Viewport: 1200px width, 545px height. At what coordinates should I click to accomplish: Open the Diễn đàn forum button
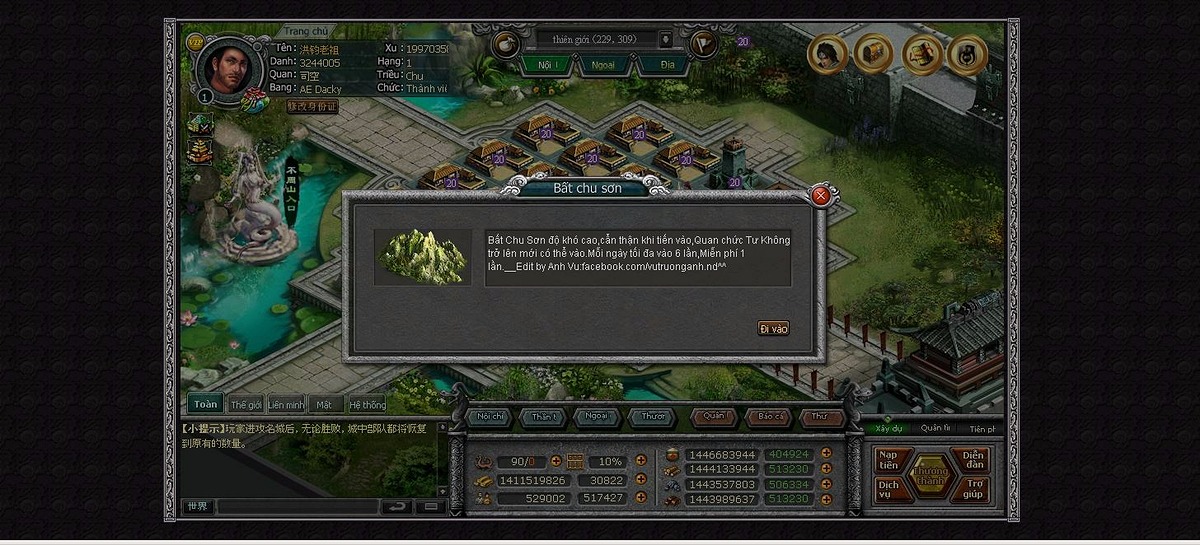click(974, 460)
